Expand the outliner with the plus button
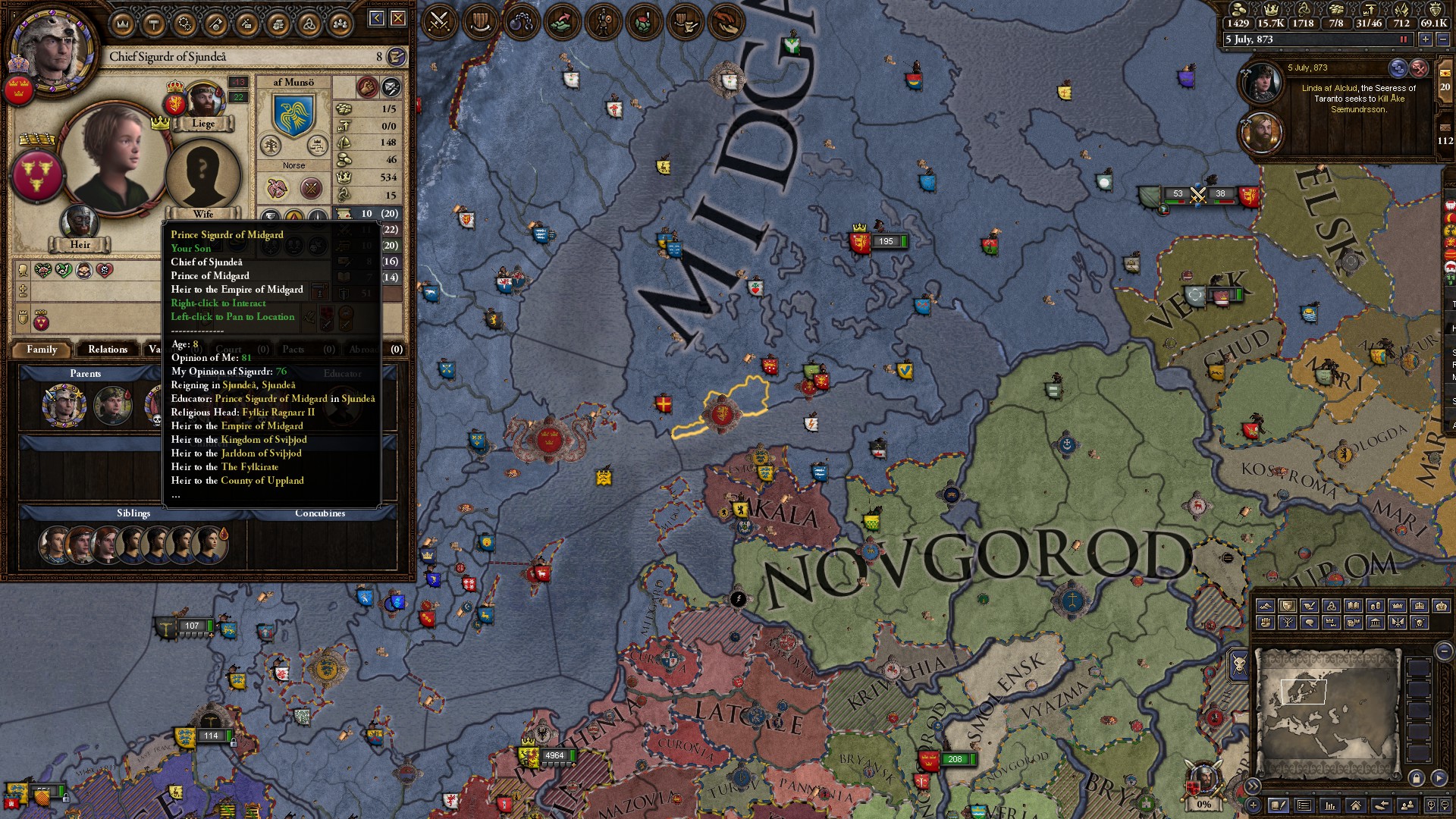This screenshot has width=1456, height=819. coord(1253,805)
